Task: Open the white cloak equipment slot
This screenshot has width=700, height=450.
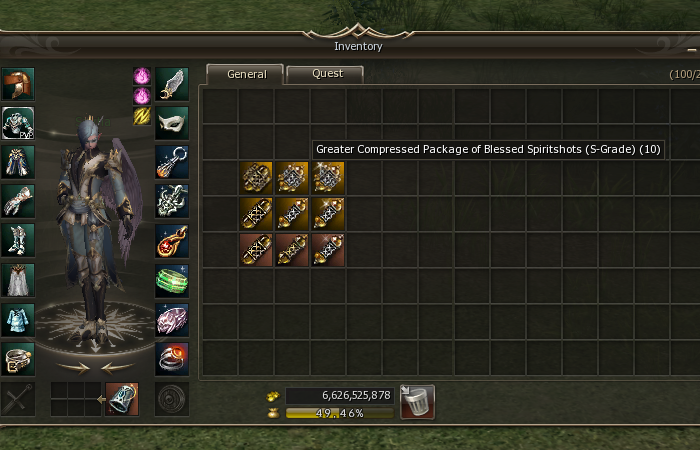Action: pyautogui.click(x=18, y=279)
